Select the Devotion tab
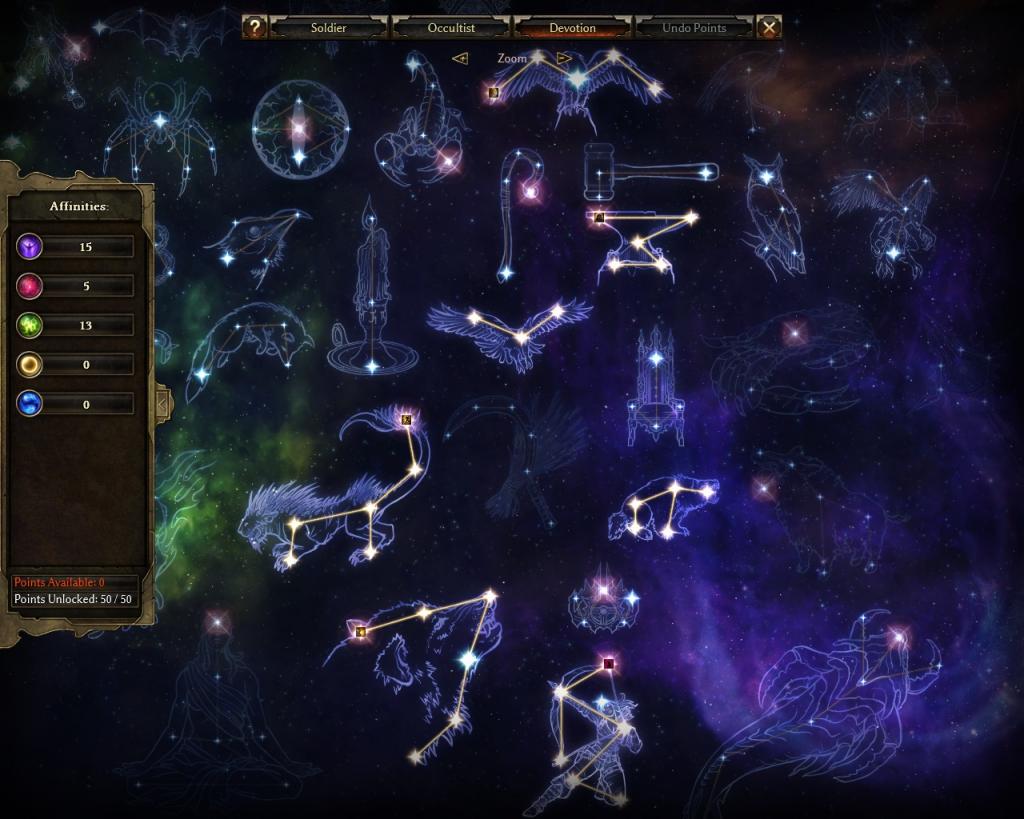The image size is (1024, 819). point(572,27)
